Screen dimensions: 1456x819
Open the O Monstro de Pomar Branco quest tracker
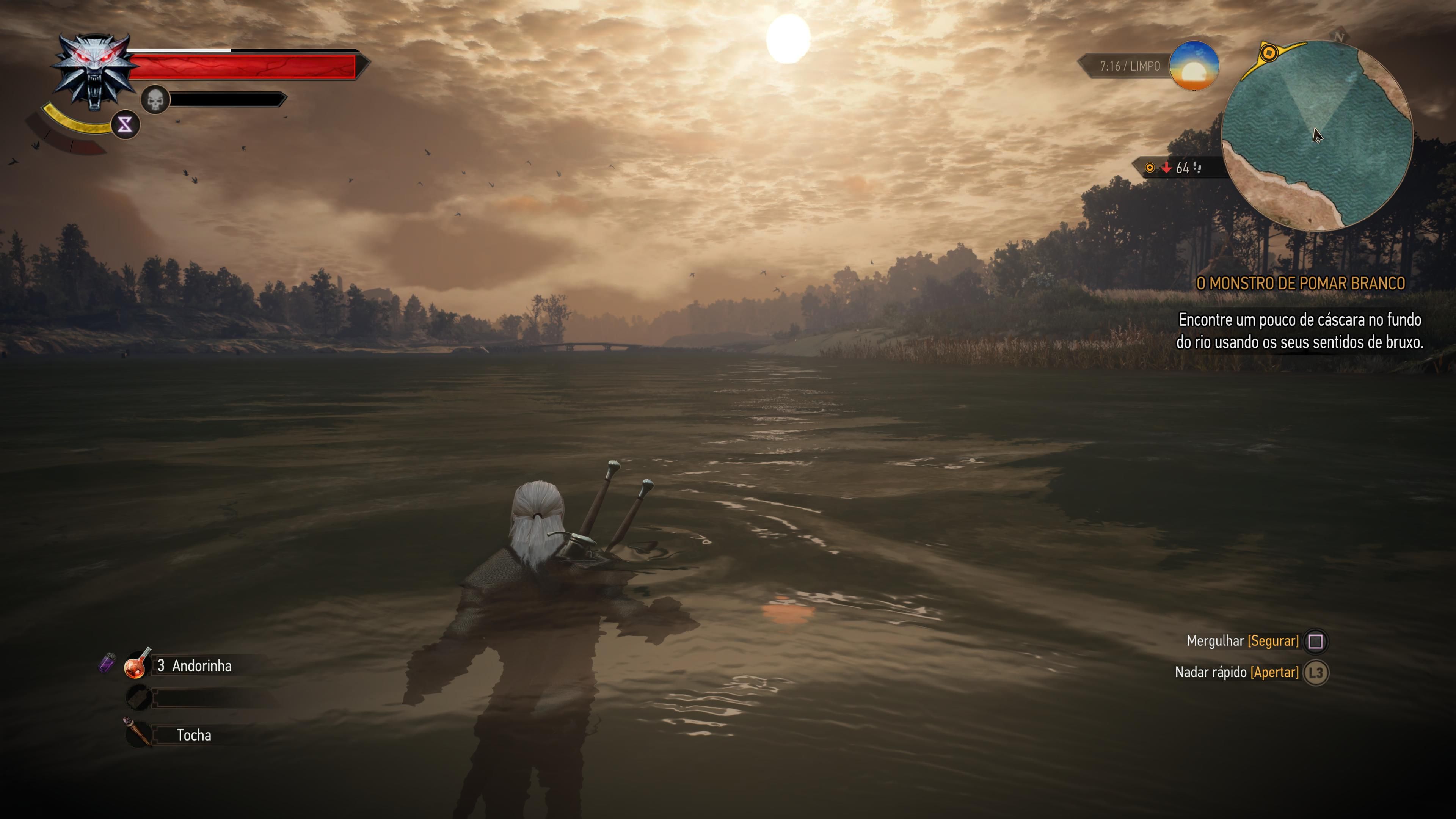click(1300, 283)
